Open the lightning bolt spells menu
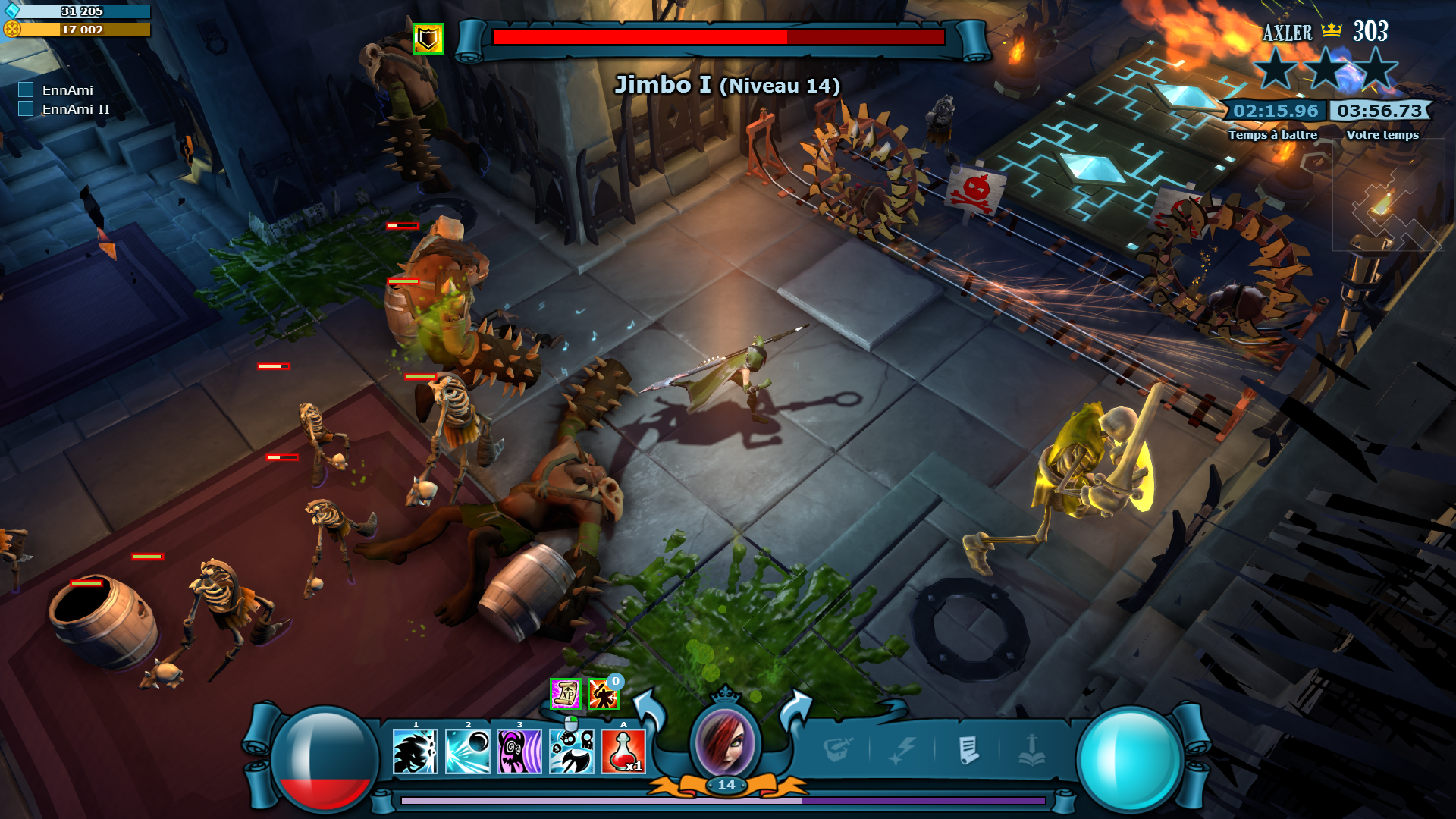The height and width of the screenshot is (819, 1456). [x=902, y=750]
